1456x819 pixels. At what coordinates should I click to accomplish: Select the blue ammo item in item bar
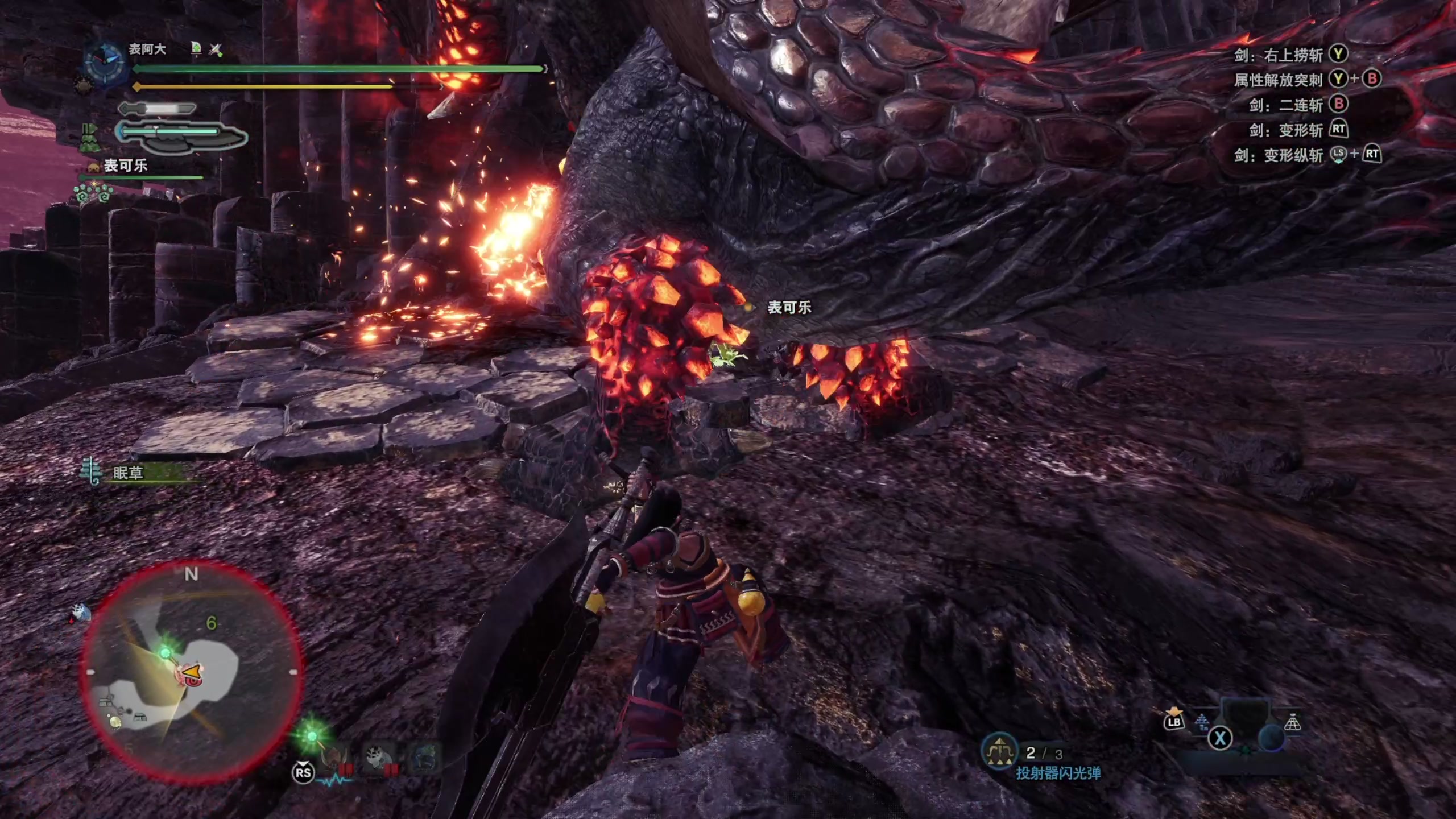click(x=1201, y=722)
